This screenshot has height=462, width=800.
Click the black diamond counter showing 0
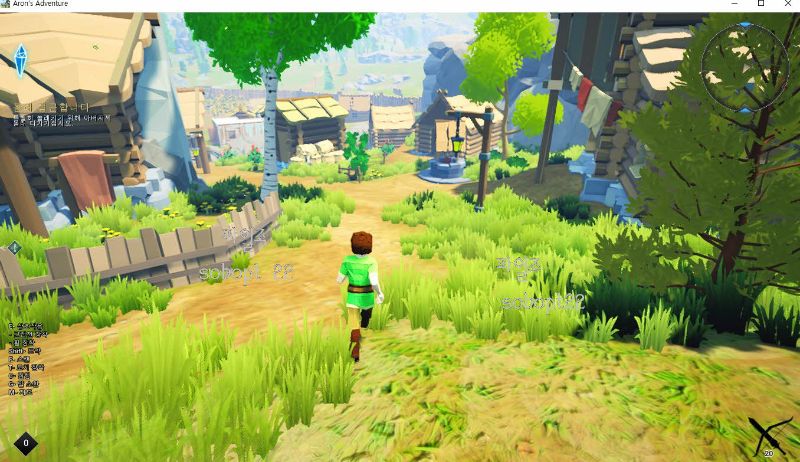point(25,442)
